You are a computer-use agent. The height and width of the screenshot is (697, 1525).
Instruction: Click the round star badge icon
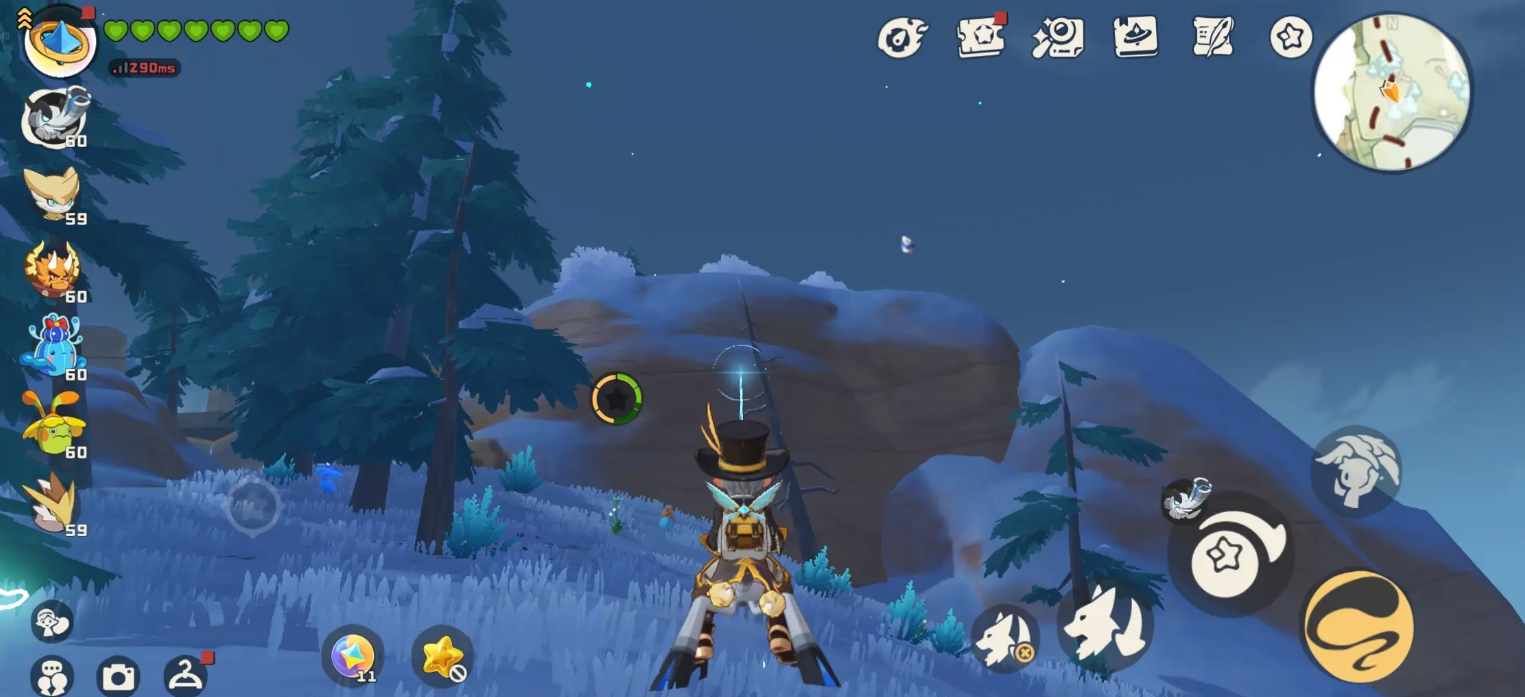tap(1290, 38)
